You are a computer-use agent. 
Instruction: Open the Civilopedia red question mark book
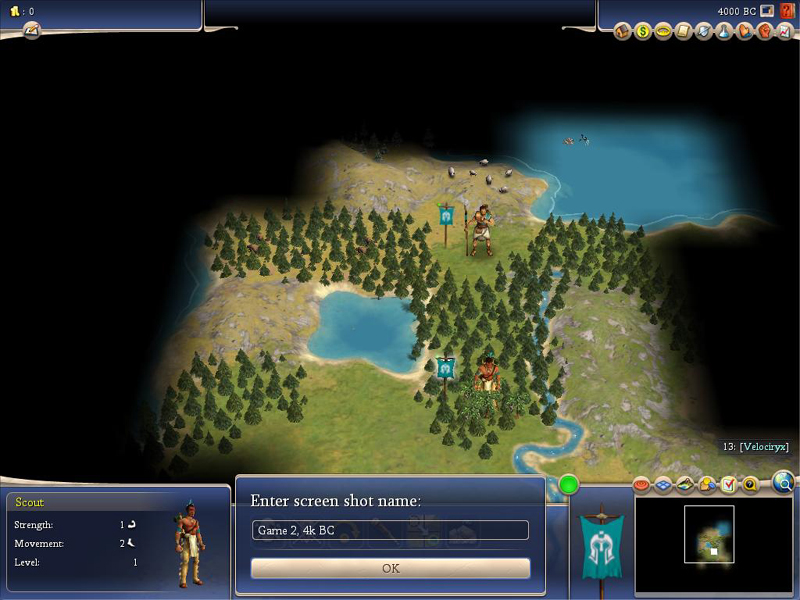click(787, 11)
